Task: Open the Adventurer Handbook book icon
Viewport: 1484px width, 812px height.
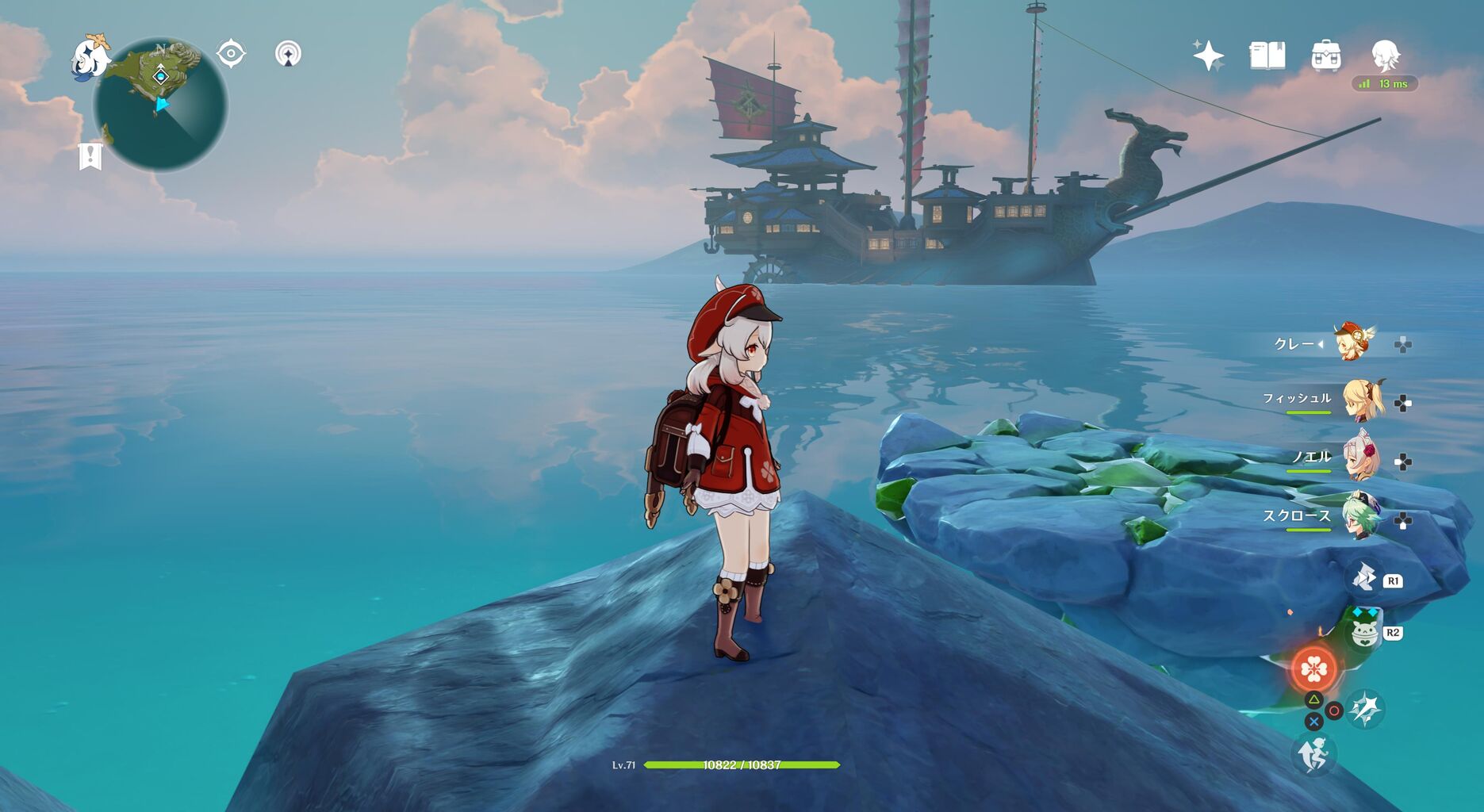Action: point(1267,56)
